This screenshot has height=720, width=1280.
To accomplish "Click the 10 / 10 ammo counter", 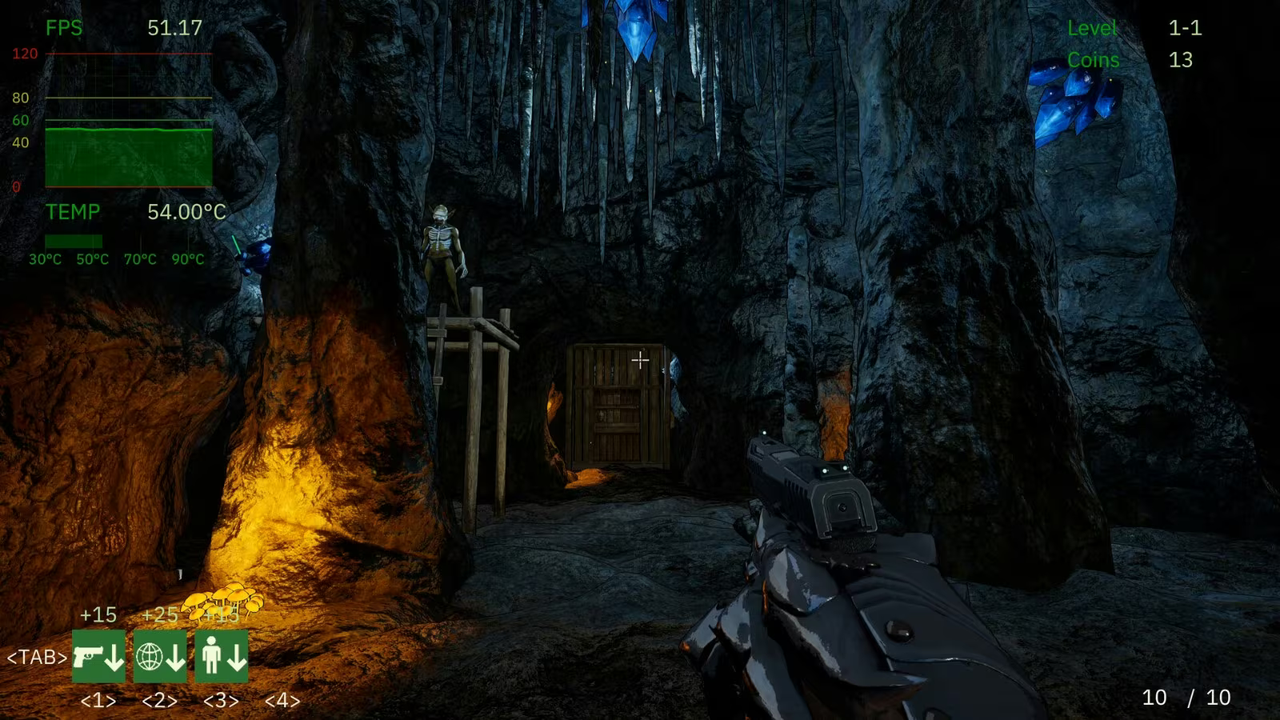I will (x=1185, y=697).
